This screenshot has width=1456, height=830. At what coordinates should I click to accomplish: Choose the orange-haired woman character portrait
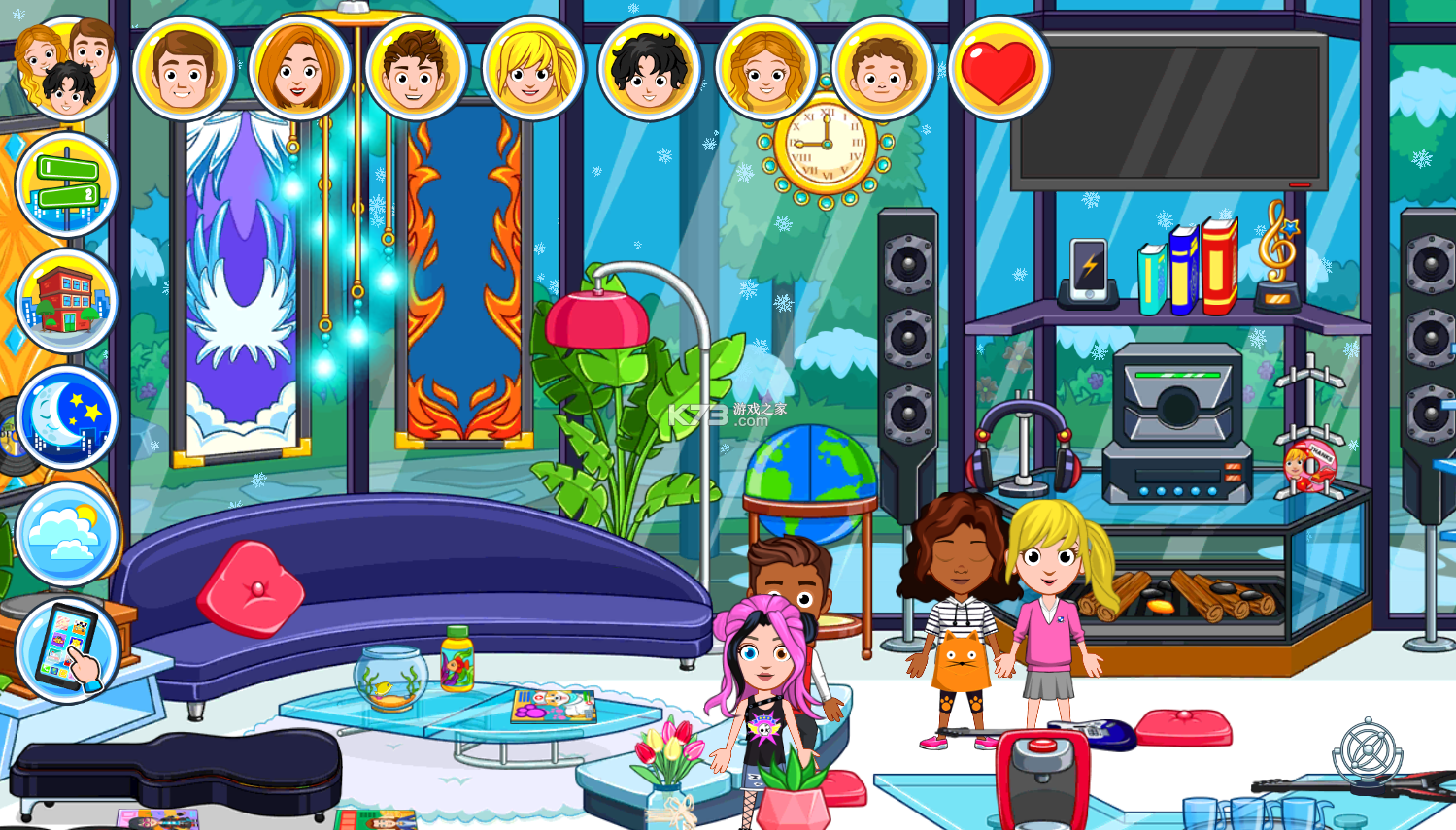299,68
